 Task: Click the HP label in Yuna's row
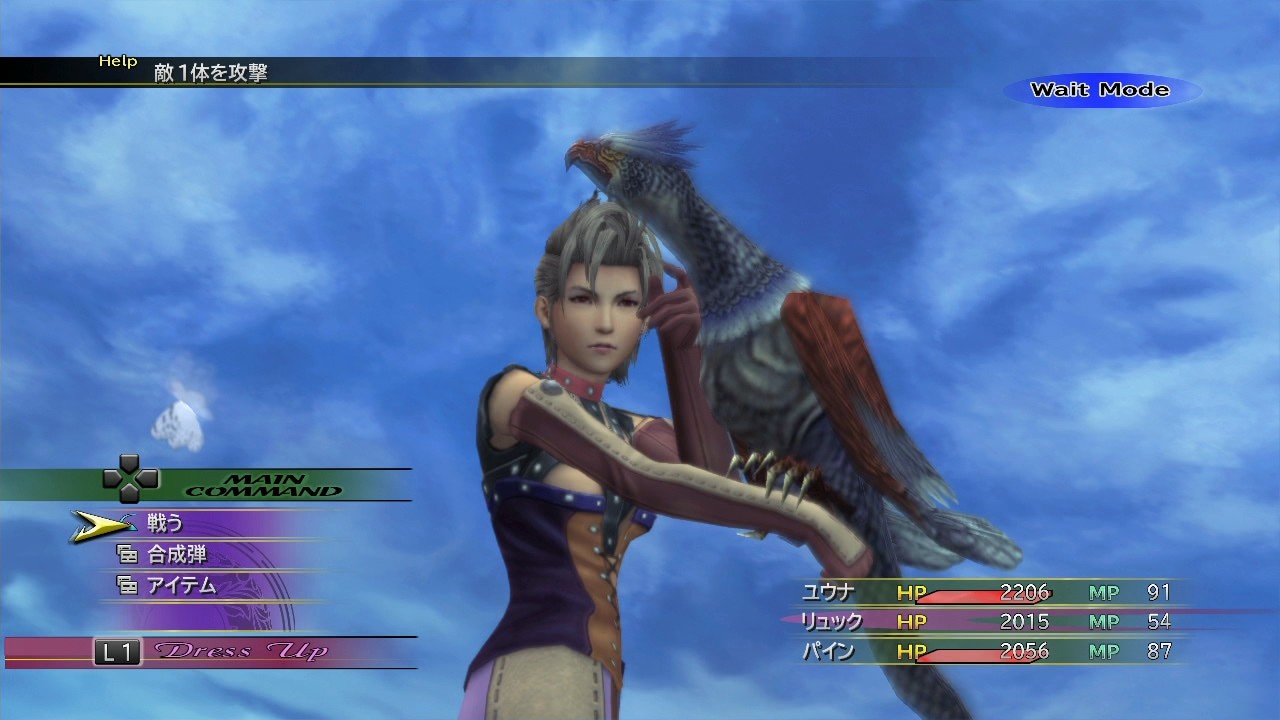point(911,592)
